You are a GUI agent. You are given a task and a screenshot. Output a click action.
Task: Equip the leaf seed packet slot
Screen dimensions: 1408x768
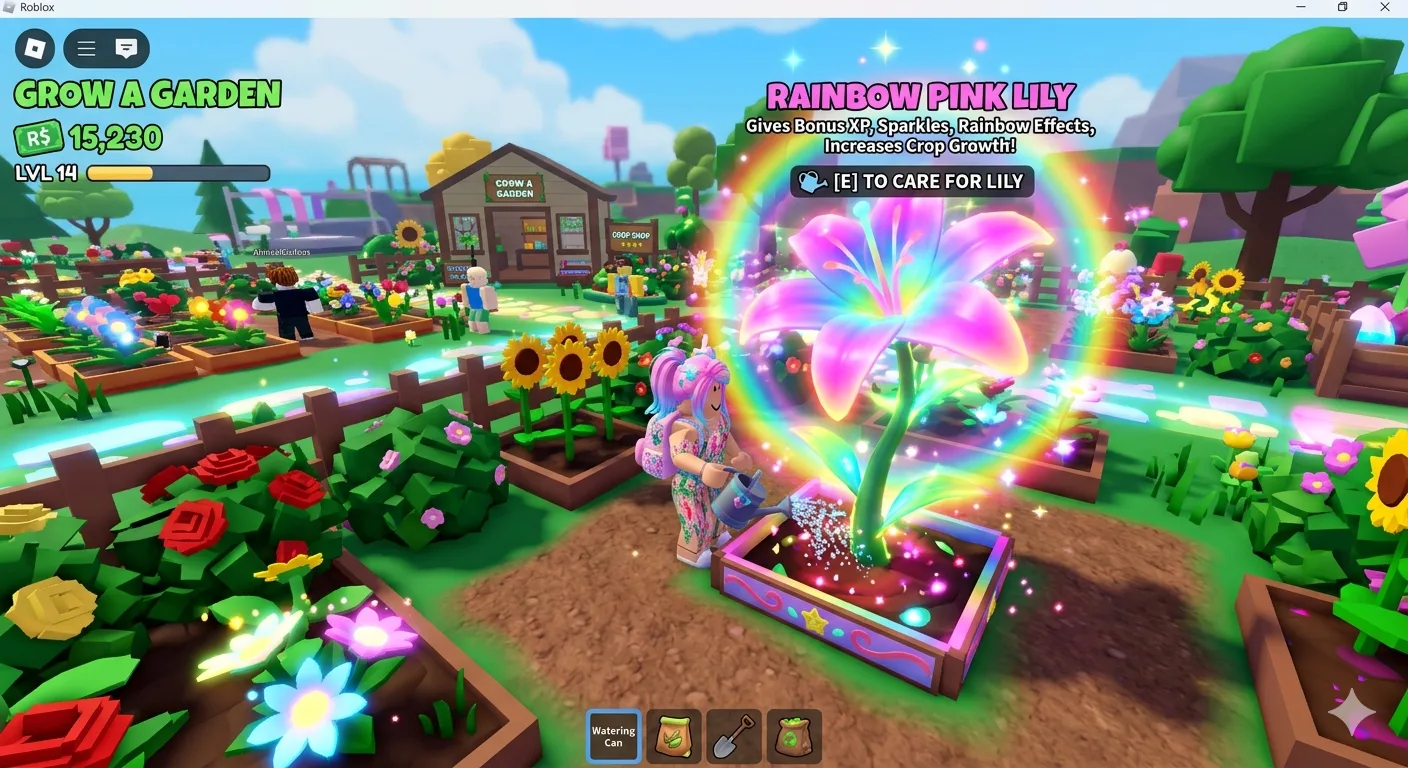click(673, 737)
